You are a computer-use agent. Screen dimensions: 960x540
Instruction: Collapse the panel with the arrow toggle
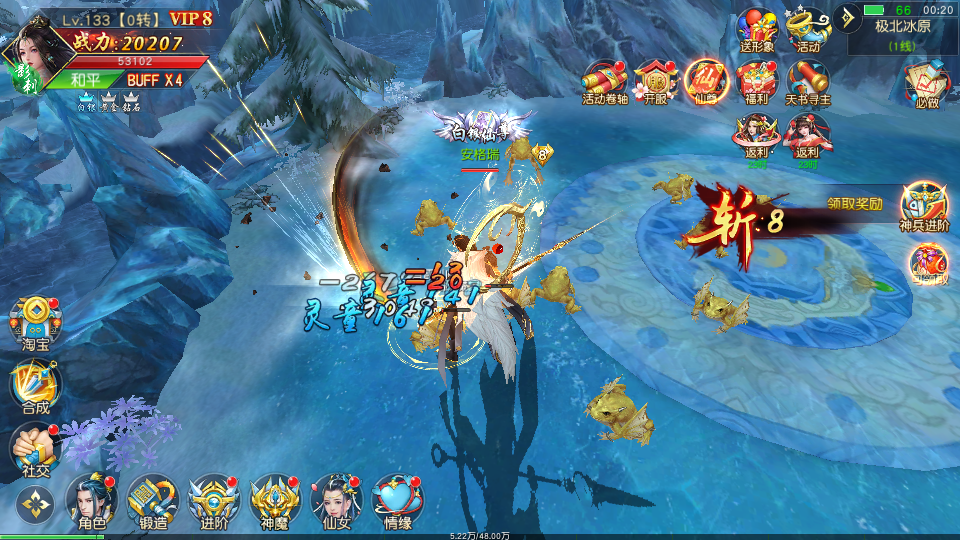[847, 16]
